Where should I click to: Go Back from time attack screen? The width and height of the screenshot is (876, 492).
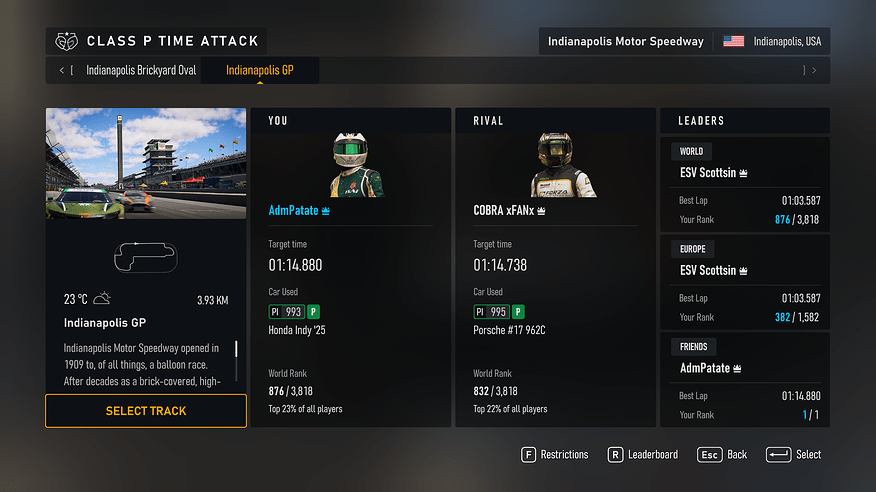pos(723,454)
